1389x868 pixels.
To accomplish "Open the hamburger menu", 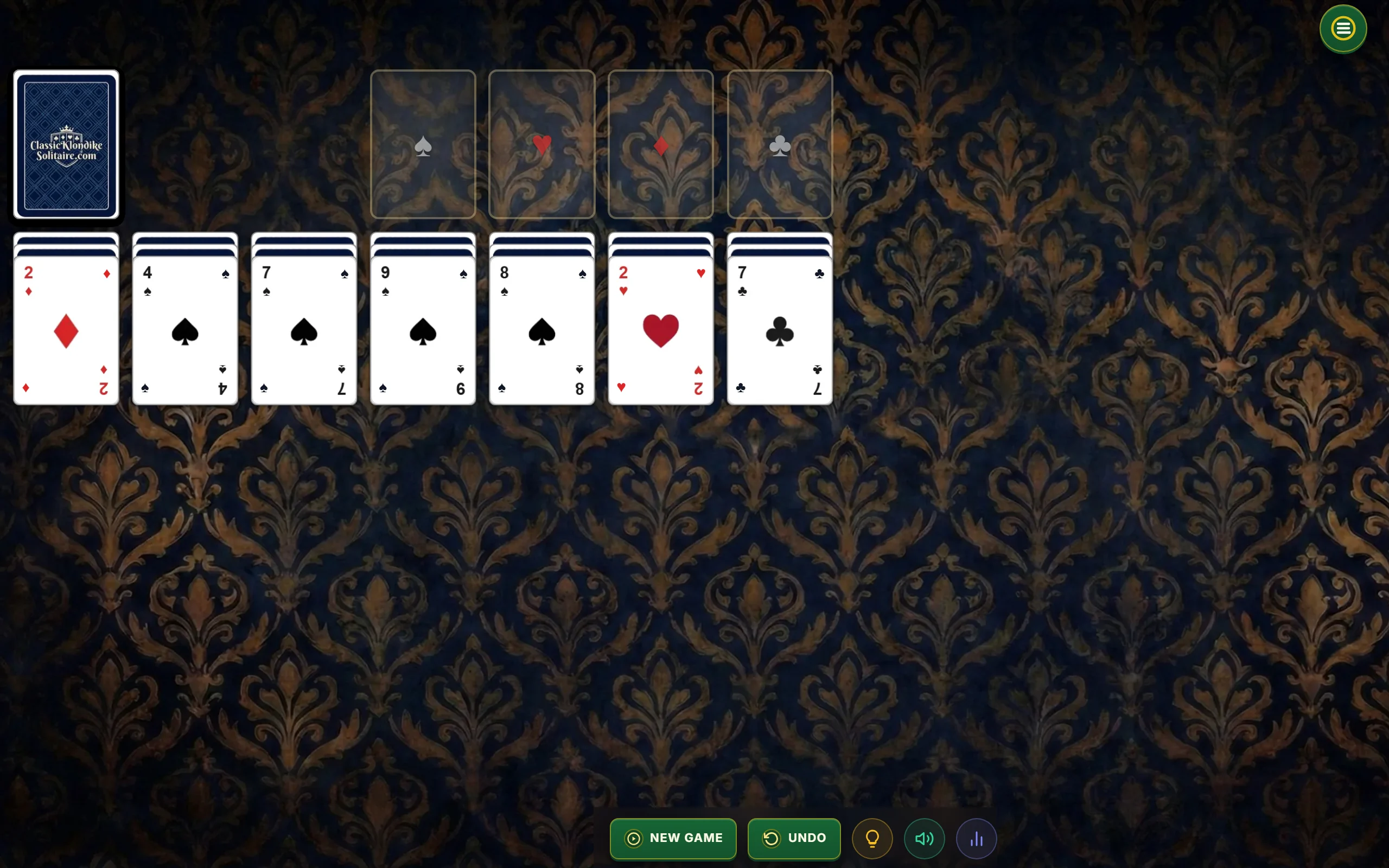I will 1342,29.
